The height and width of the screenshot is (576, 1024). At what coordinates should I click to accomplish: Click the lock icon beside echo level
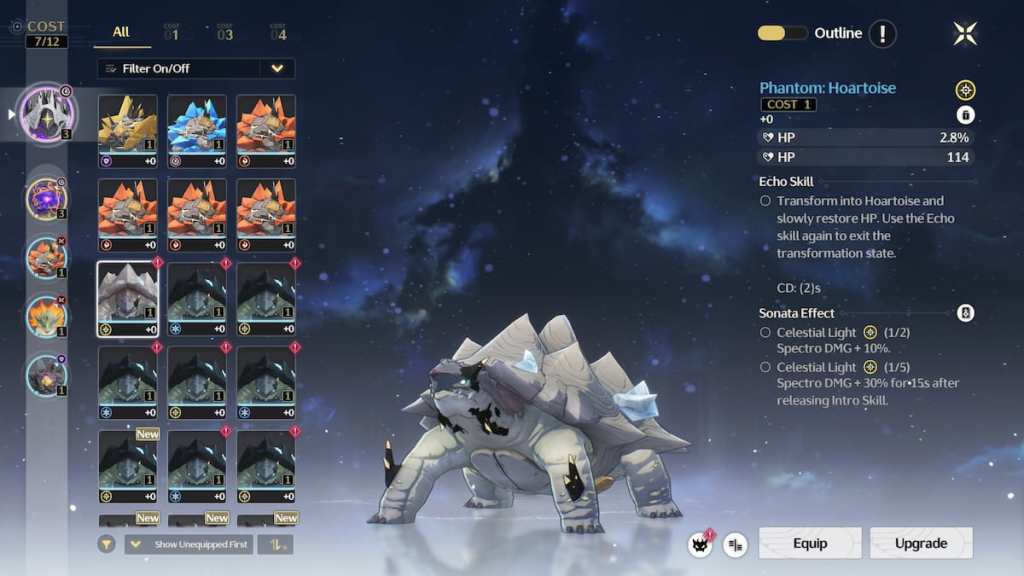point(965,115)
